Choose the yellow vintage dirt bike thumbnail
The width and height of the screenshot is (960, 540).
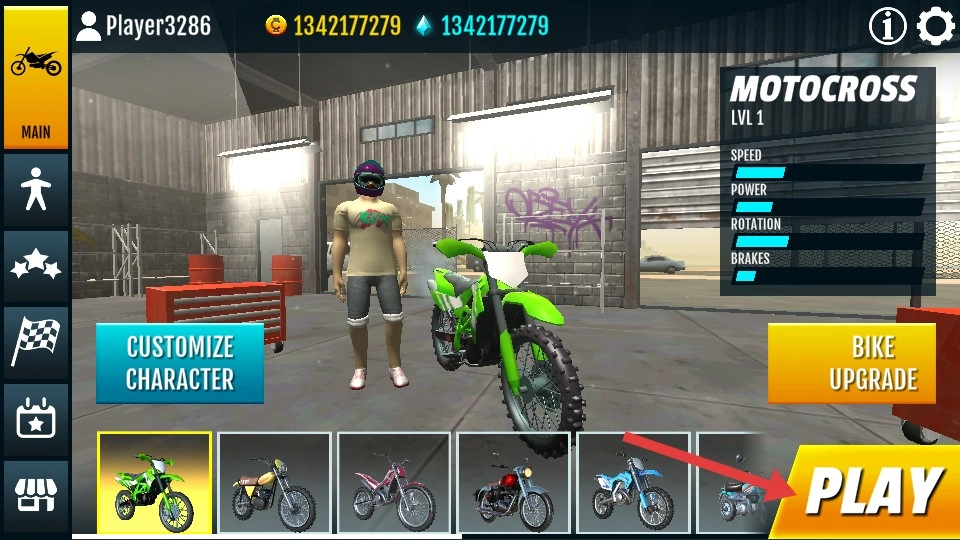coord(274,482)
